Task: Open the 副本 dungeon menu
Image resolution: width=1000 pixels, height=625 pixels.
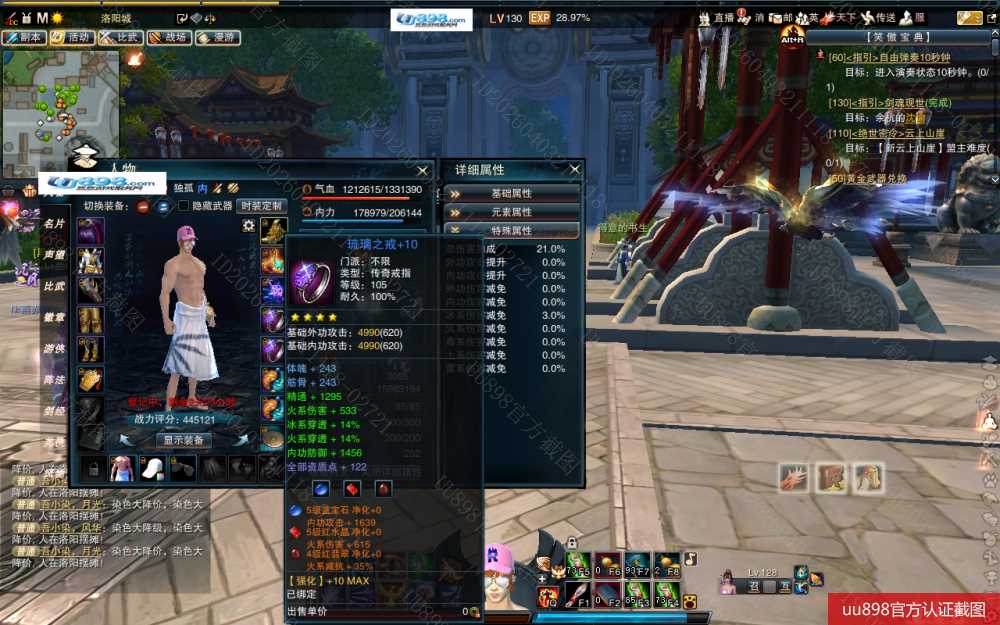Action: point(25,37)
